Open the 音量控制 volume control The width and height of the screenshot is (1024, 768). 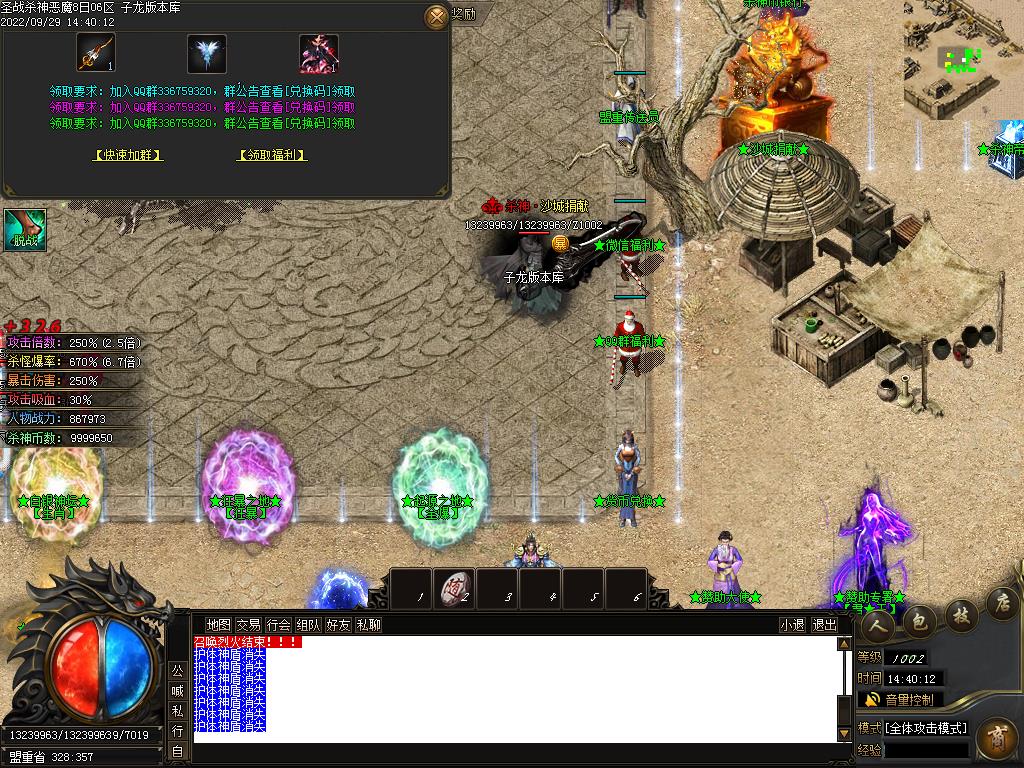click(900, 700)
